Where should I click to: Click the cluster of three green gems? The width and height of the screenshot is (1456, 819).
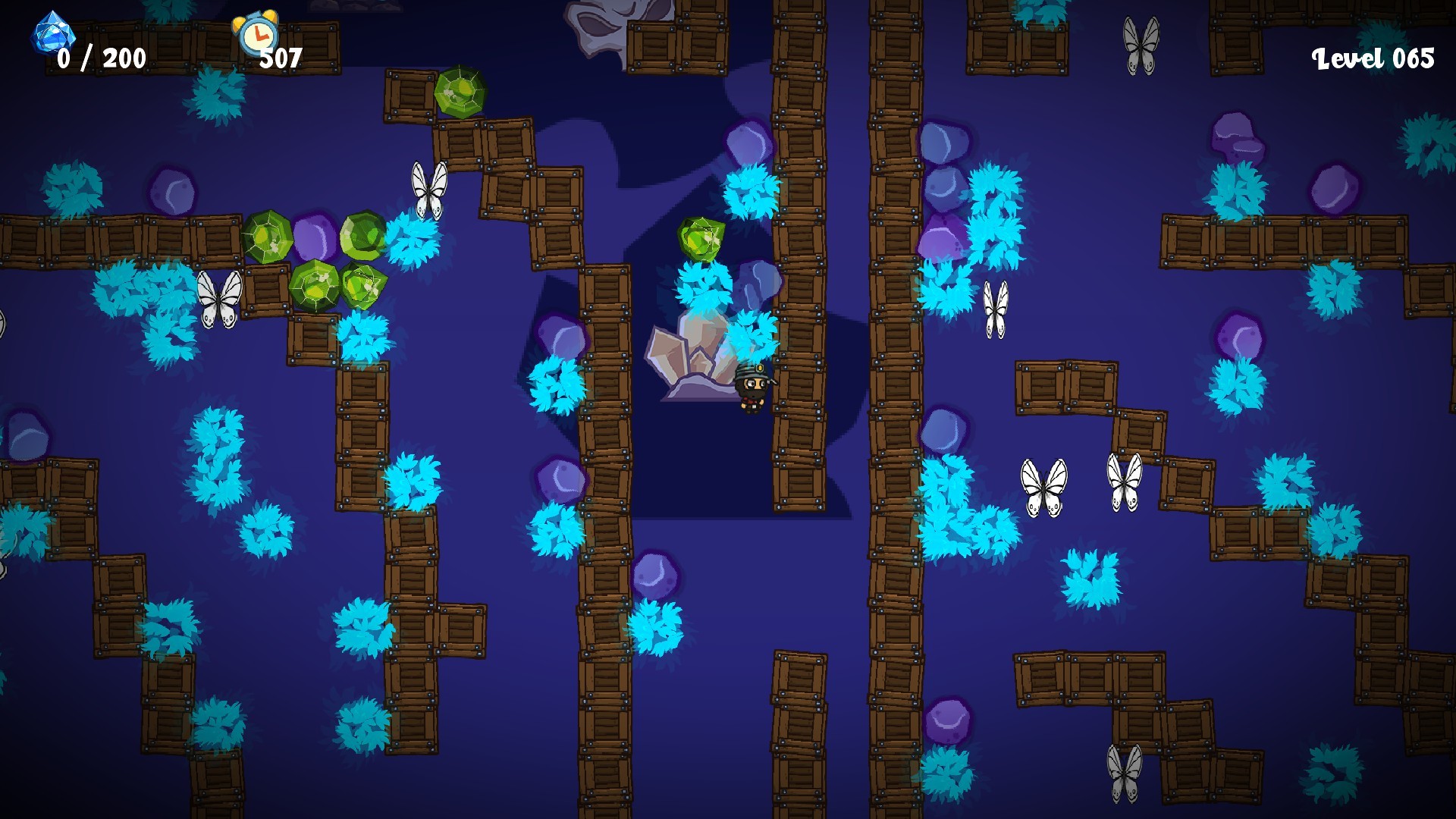tap(318, 258)
